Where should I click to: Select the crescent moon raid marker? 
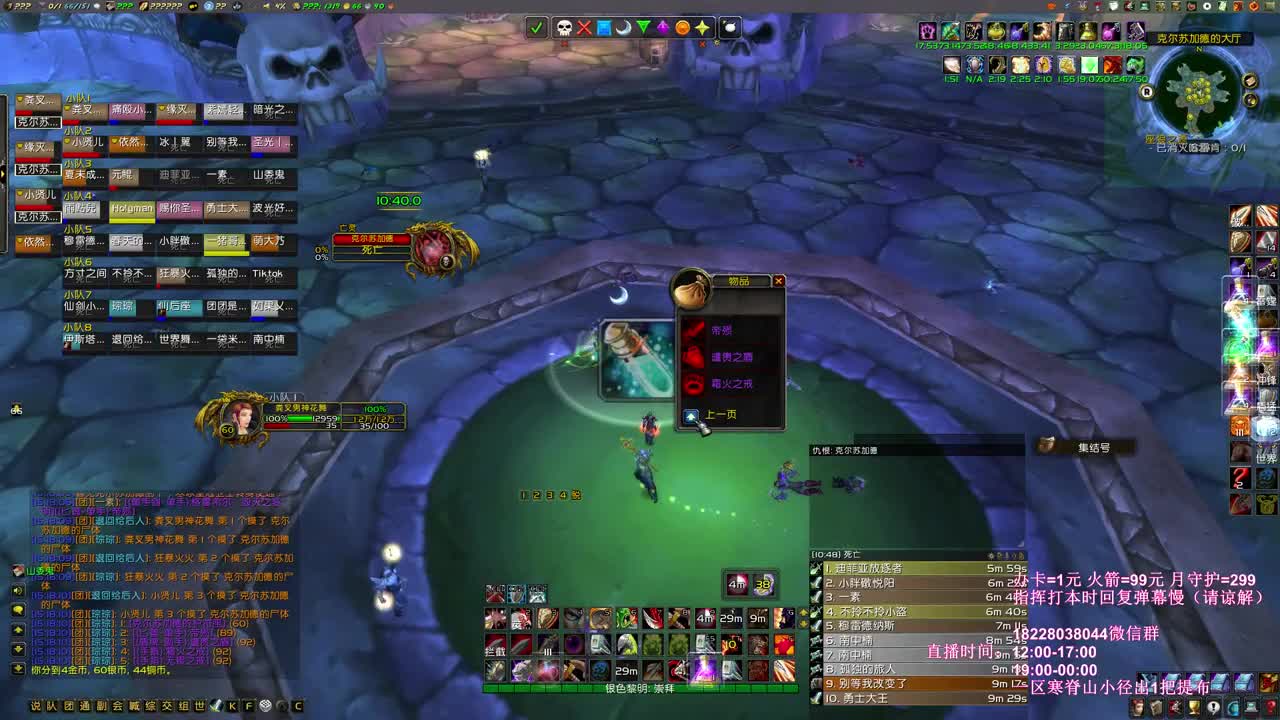pos(623,28)
